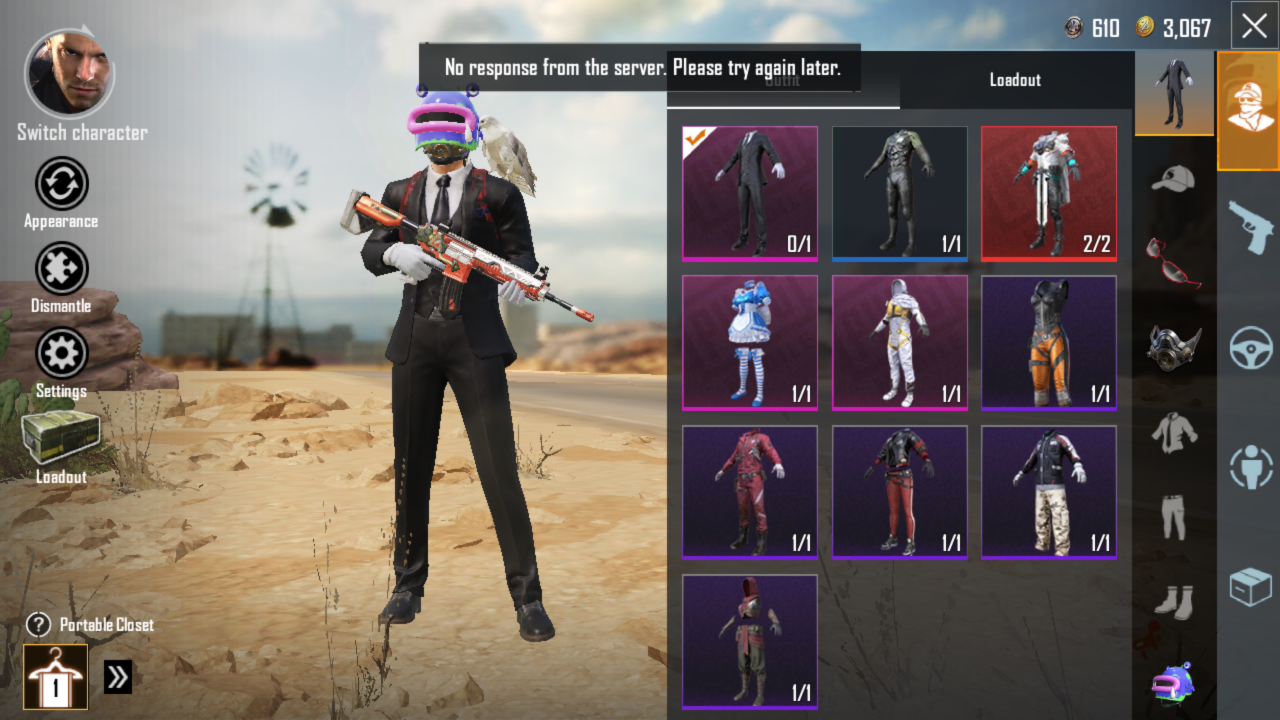Image resolution: width=1280 pixels, height=720 pixels.
Task: Select the Dismantle button
Action: click(61, 269)
